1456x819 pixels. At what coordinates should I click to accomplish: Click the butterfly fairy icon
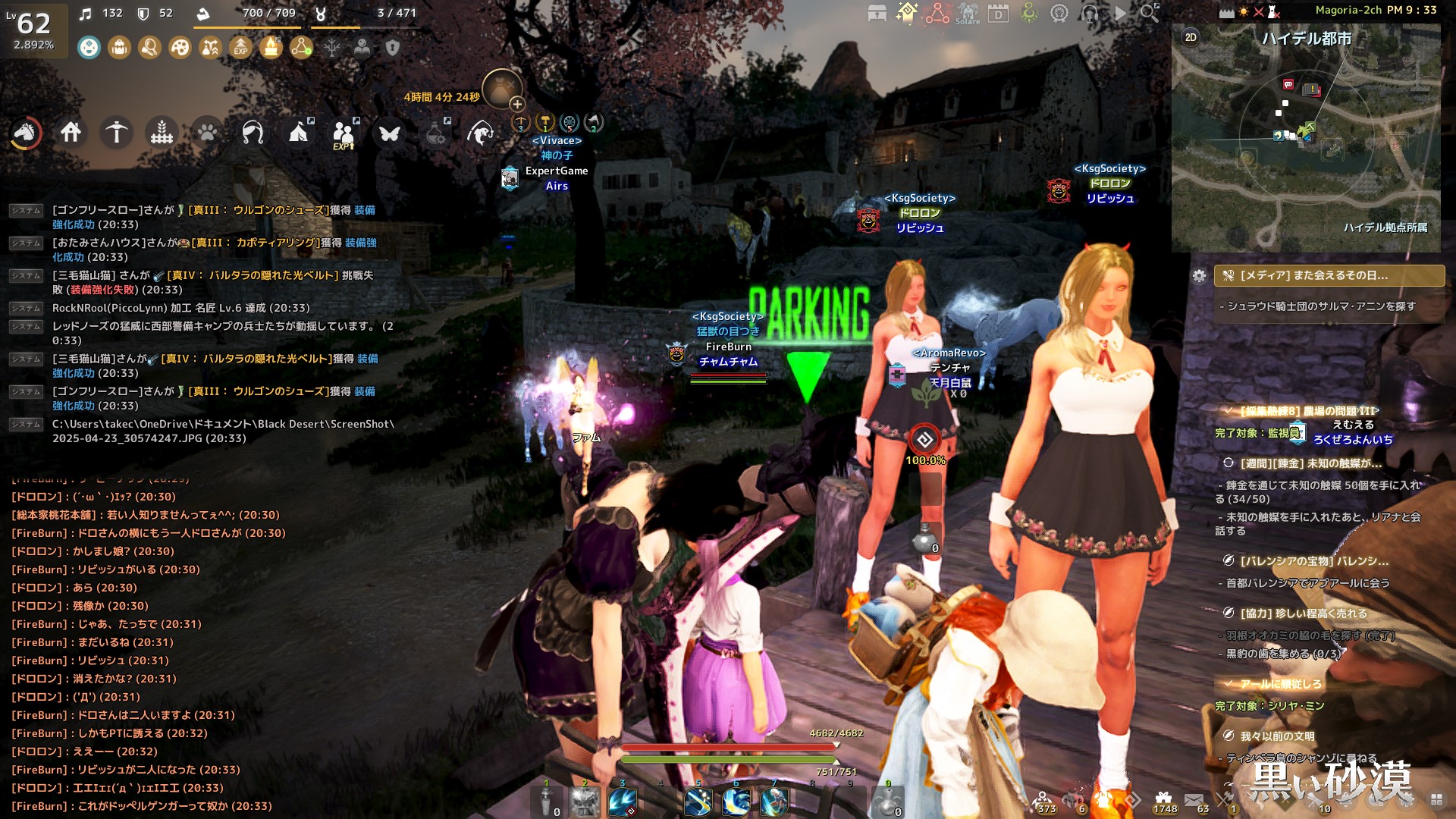[390, 133]
